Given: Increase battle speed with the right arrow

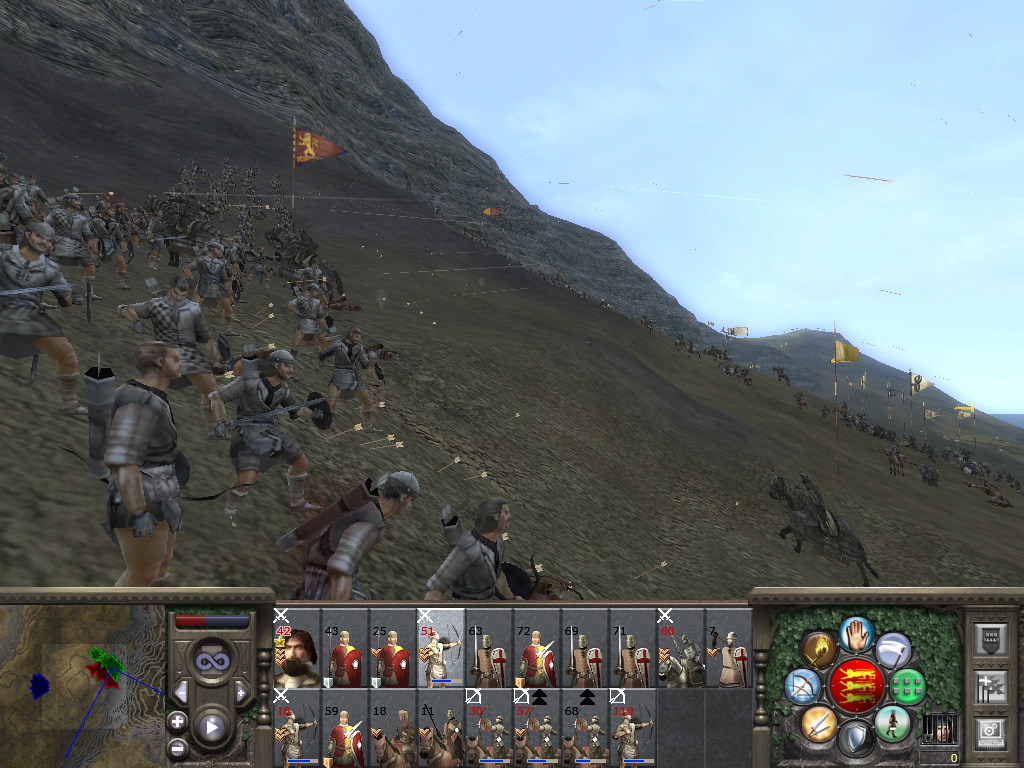Looking at the screenshot, I should [x=241, y=692].
